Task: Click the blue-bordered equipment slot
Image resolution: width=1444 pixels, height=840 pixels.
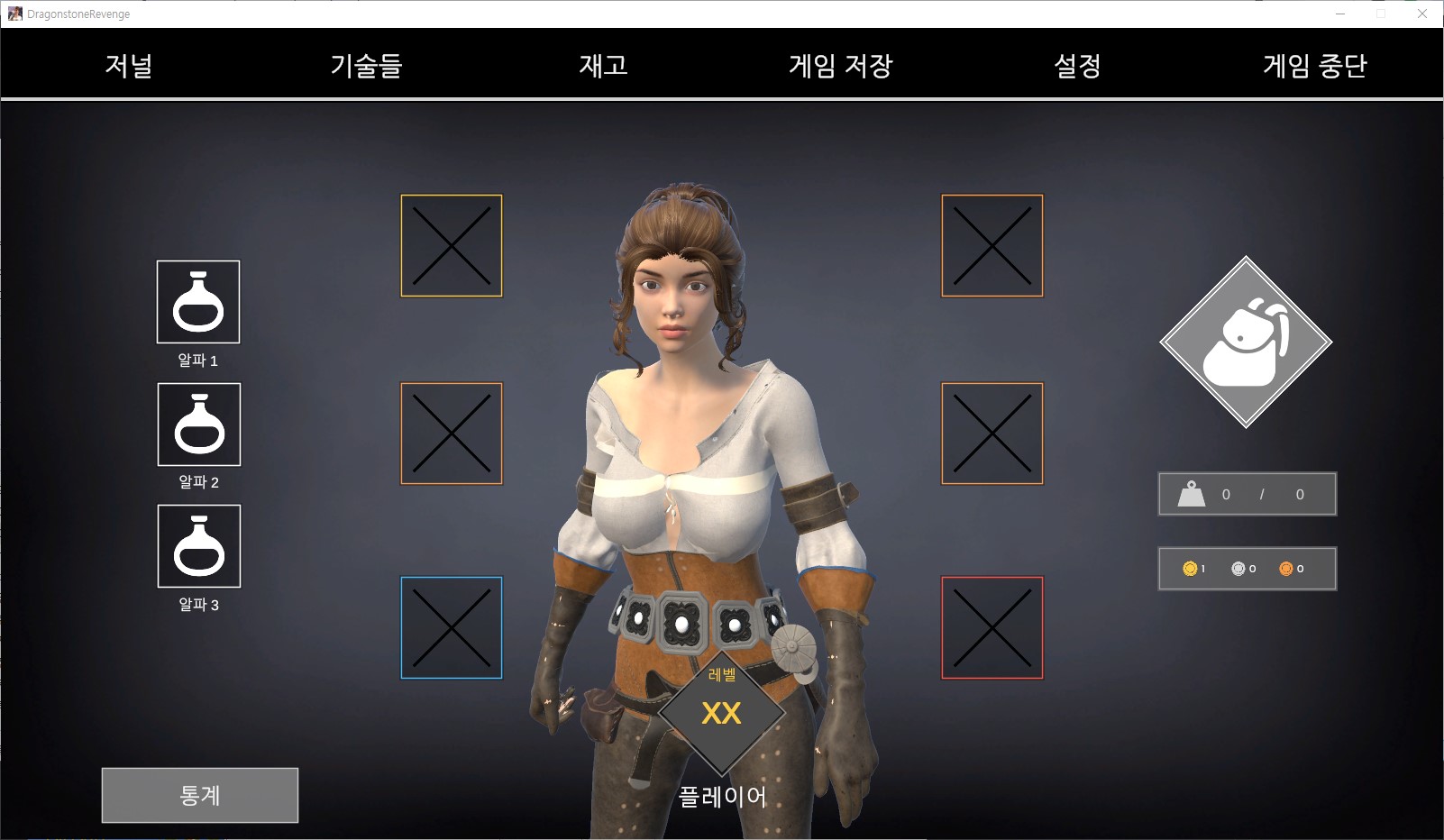Action: pos(452,627)
